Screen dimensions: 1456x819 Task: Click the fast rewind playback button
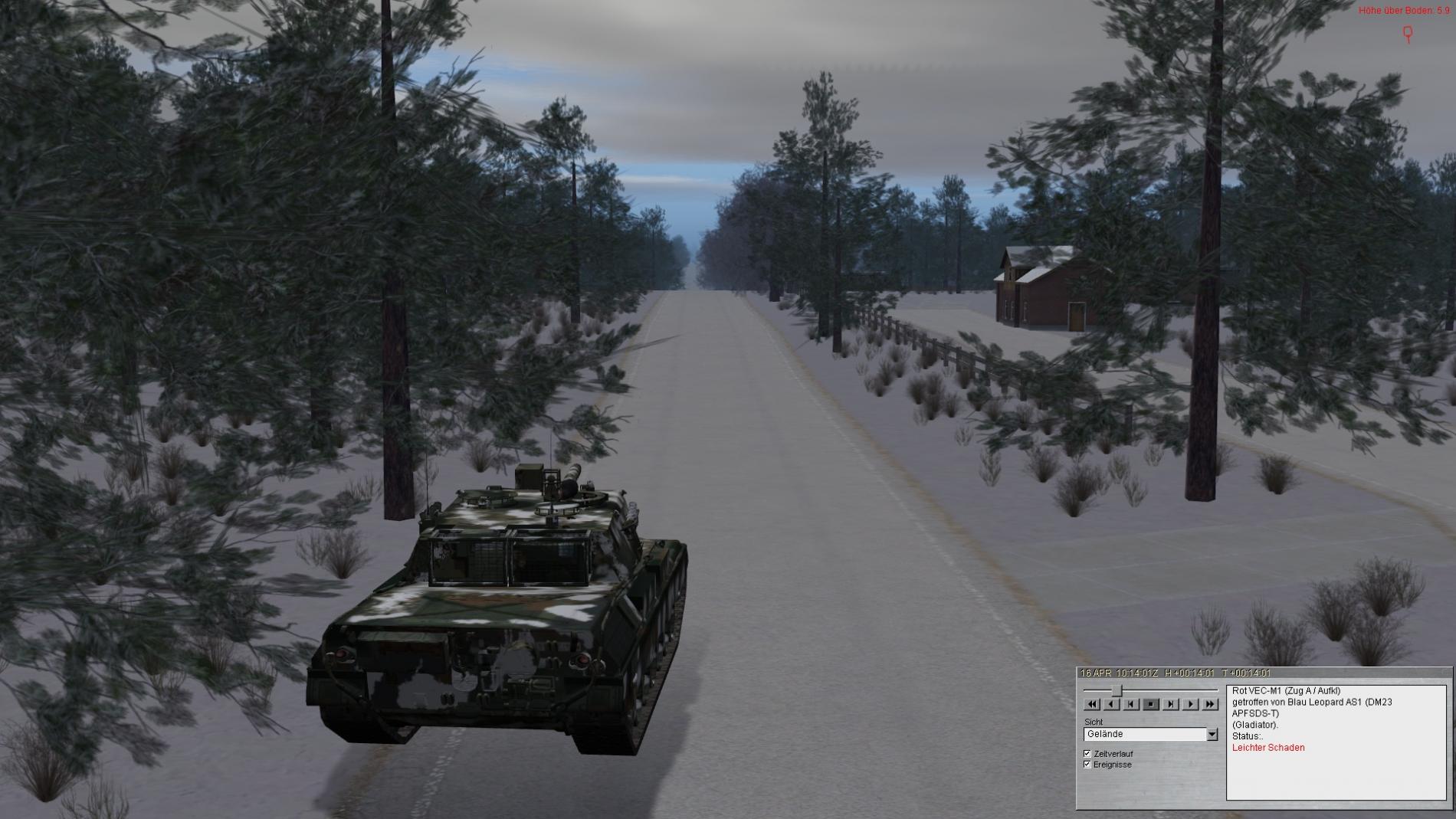pos(1092,704)
